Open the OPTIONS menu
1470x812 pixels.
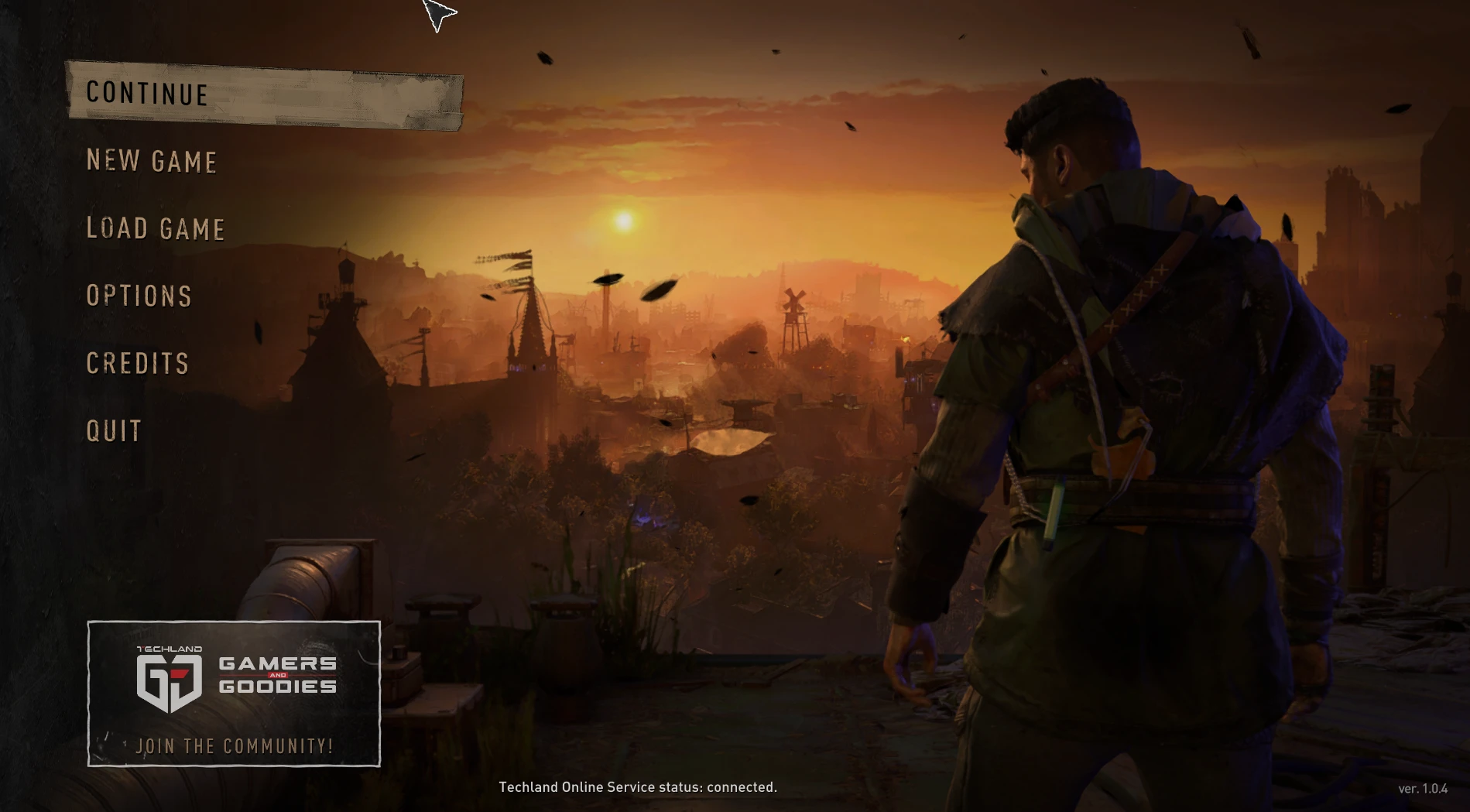tap(139, 296)
